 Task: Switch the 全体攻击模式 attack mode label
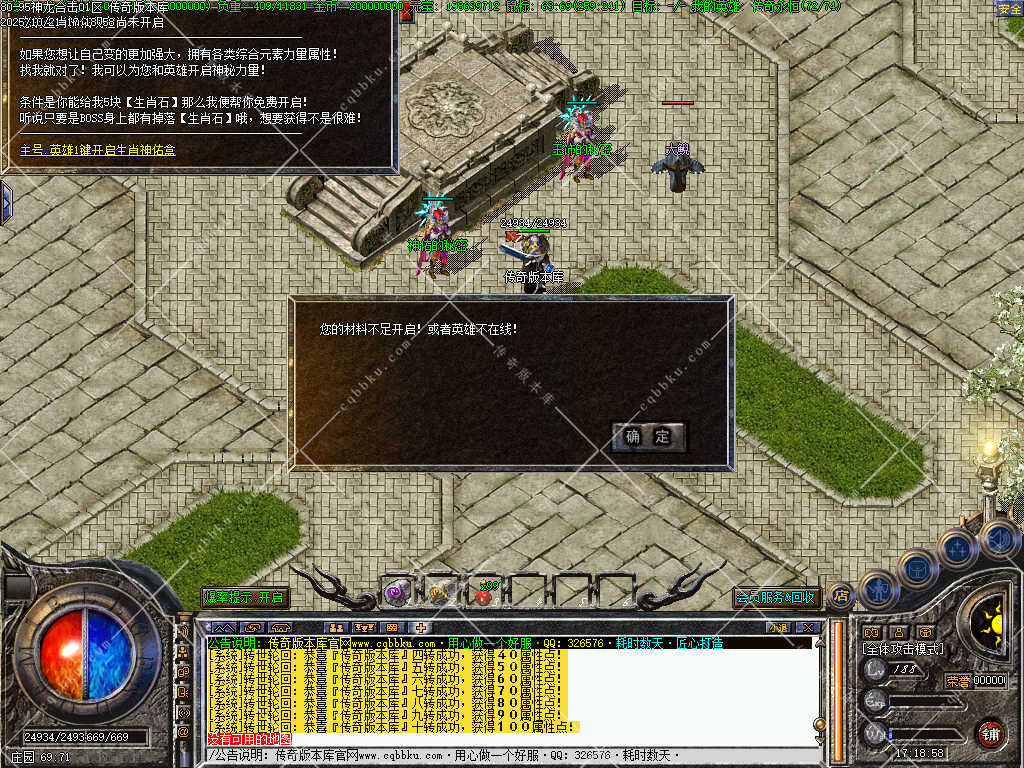(903, 649)
